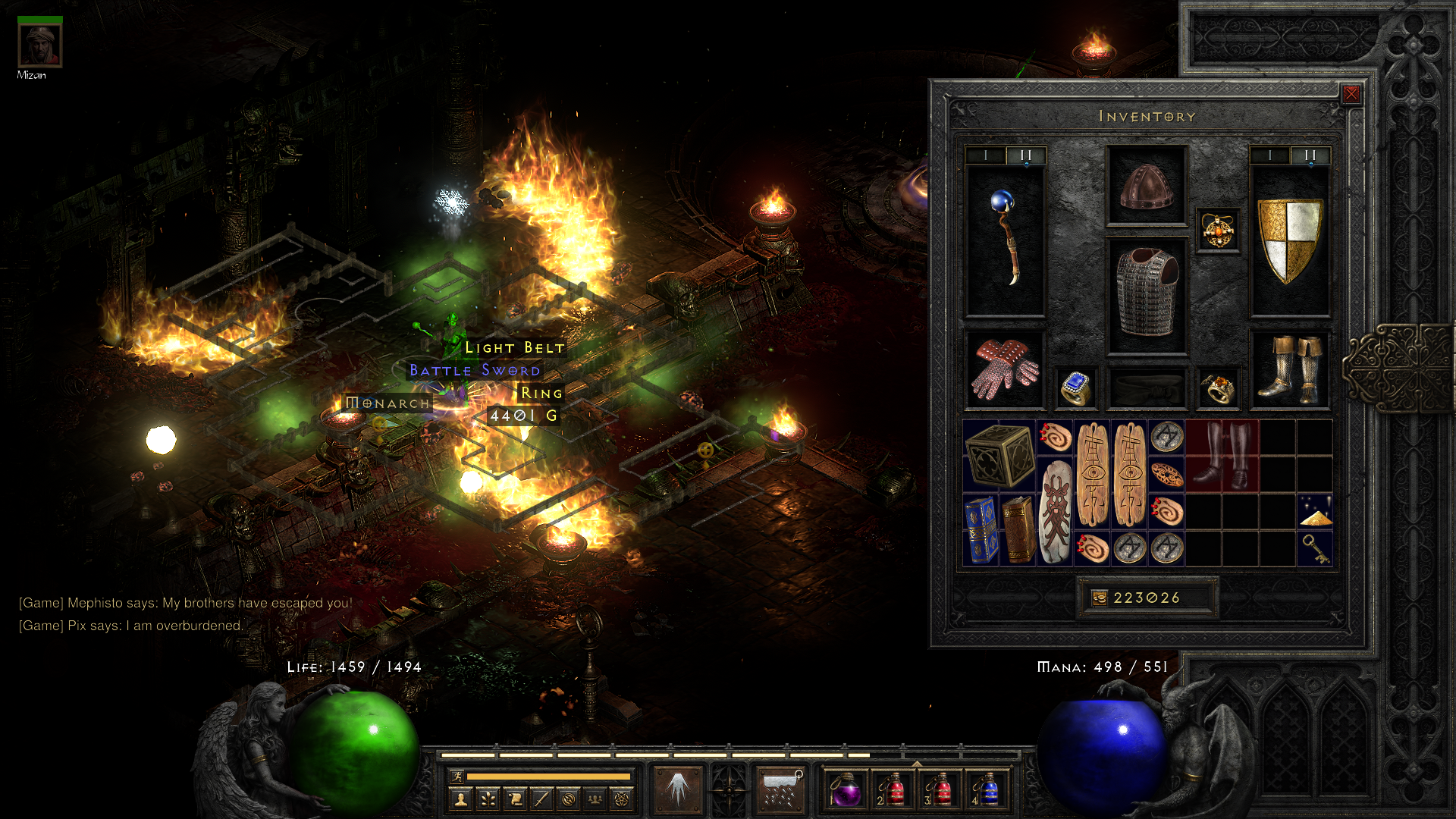Select the equipped boots slot
The image size is (1456, 819).
point(1289,369)
